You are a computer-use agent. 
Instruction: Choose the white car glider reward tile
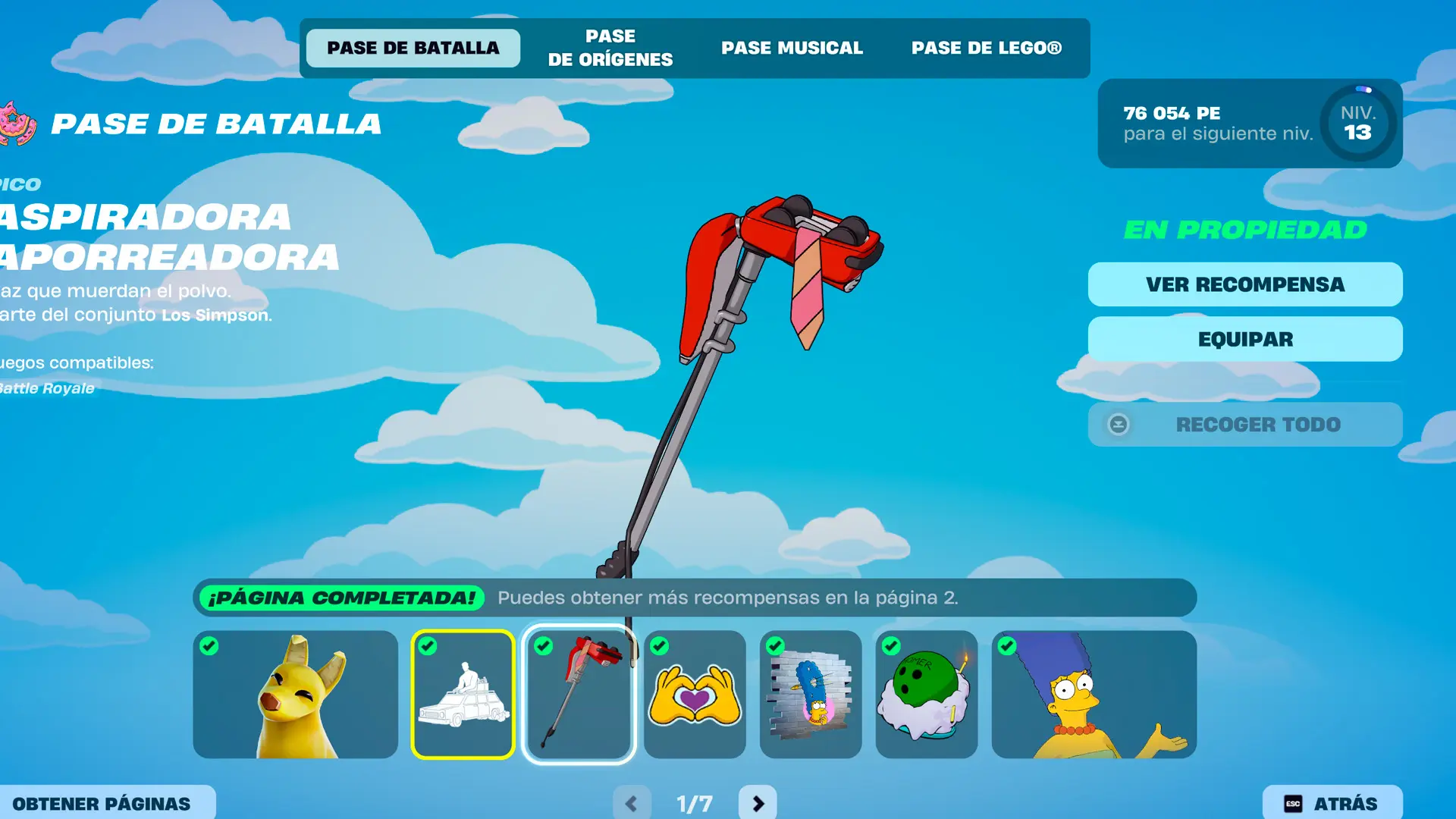[463, 695]
